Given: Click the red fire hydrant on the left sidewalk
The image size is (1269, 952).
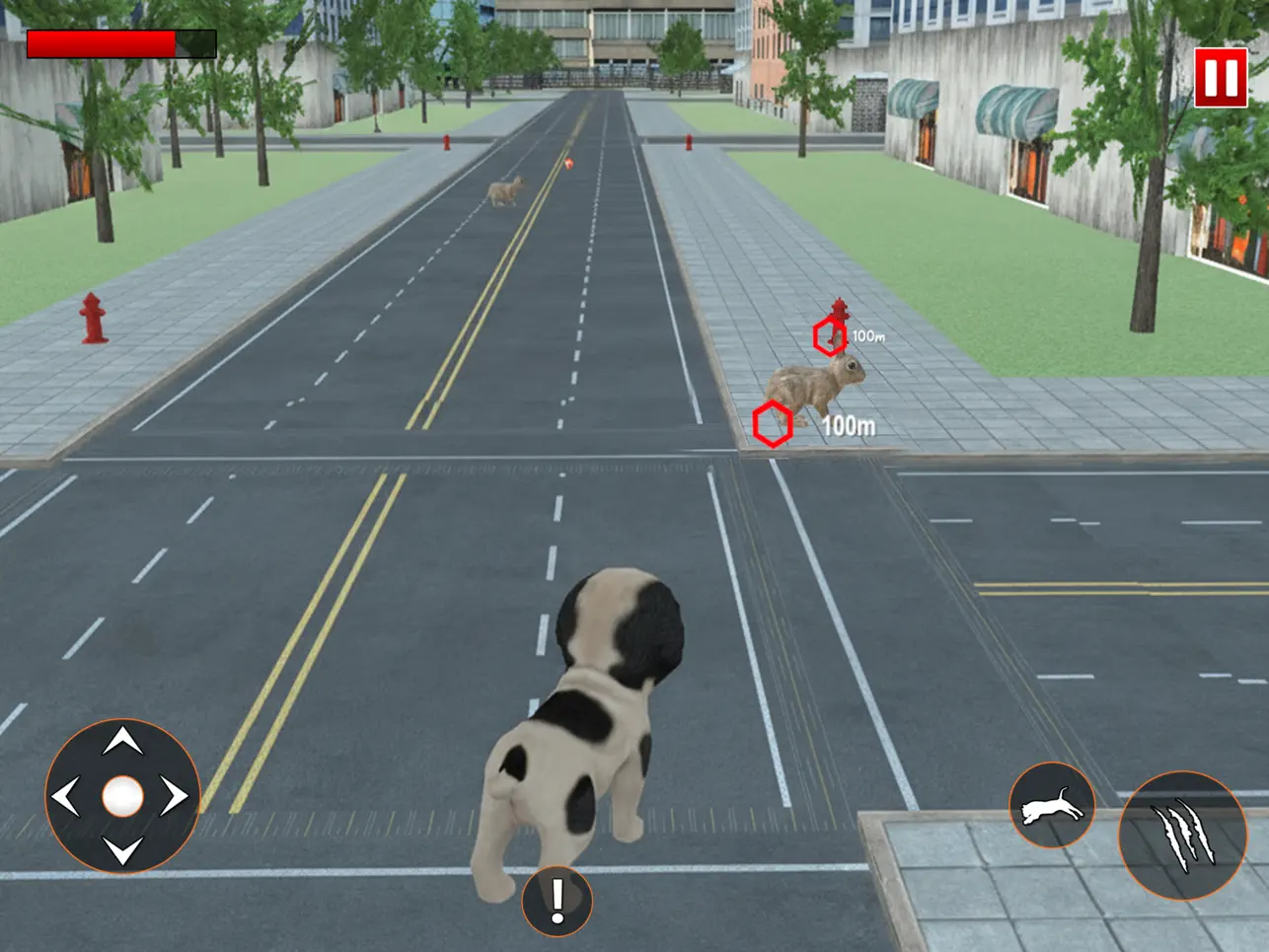Looking at the screenshot, I should [x=92, y=318].
